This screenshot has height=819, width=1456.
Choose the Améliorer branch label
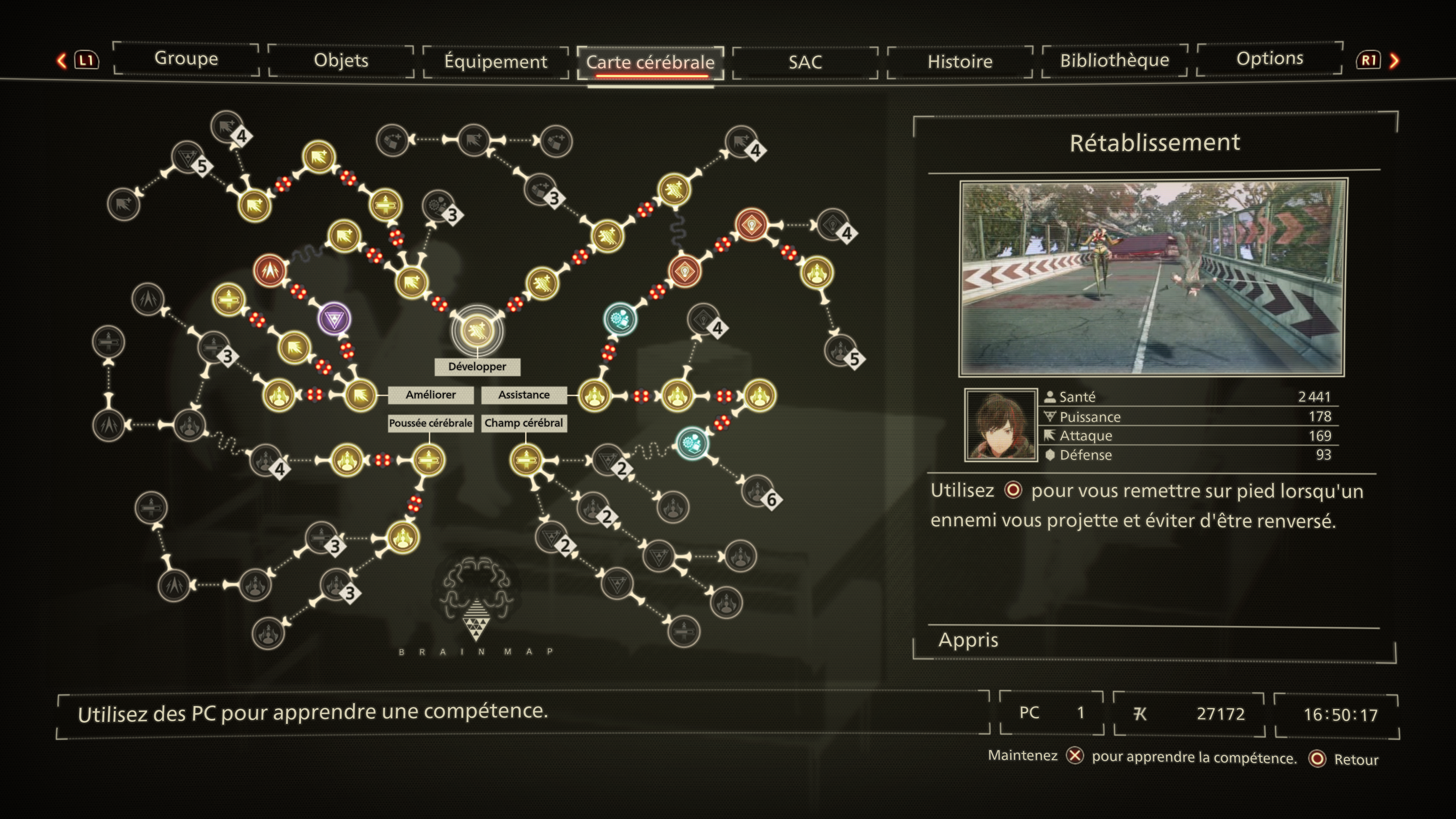point(431,394)
